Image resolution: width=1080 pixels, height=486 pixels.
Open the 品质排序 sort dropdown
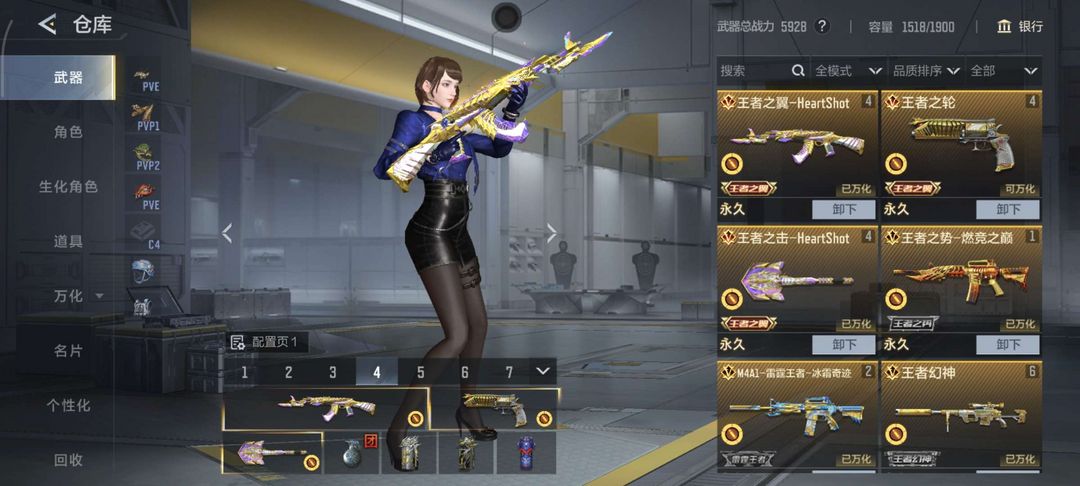pyautogui.click(x=926, y=71)
